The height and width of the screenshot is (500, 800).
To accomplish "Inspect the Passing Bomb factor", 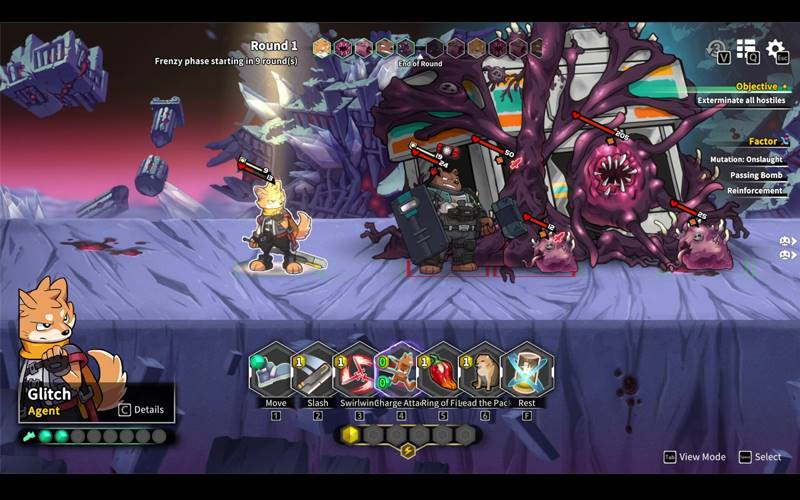I will (x=756, y=175).
